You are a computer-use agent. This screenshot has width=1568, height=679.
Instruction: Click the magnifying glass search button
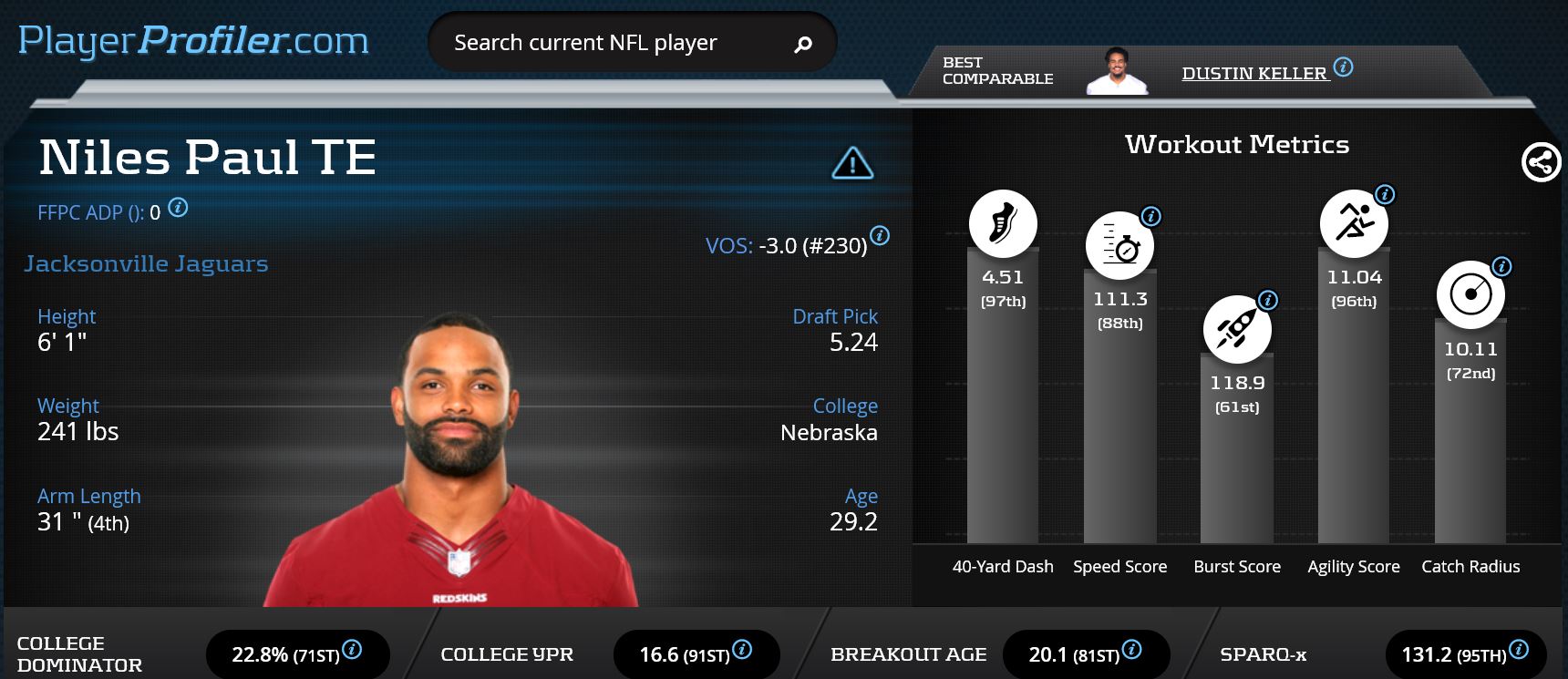pos(803,44)
